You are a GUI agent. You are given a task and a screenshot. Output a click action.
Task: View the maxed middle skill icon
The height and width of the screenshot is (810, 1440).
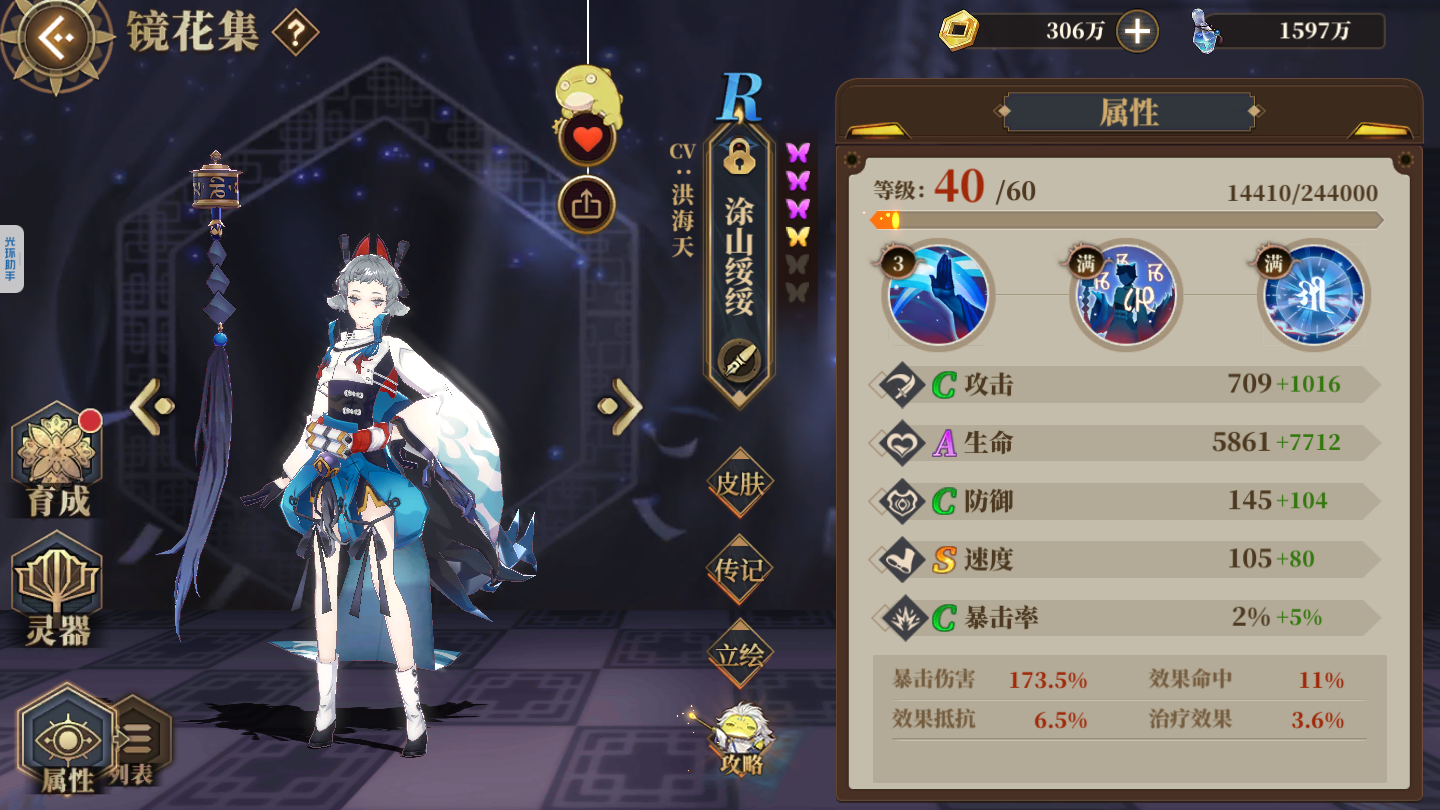1126,295
